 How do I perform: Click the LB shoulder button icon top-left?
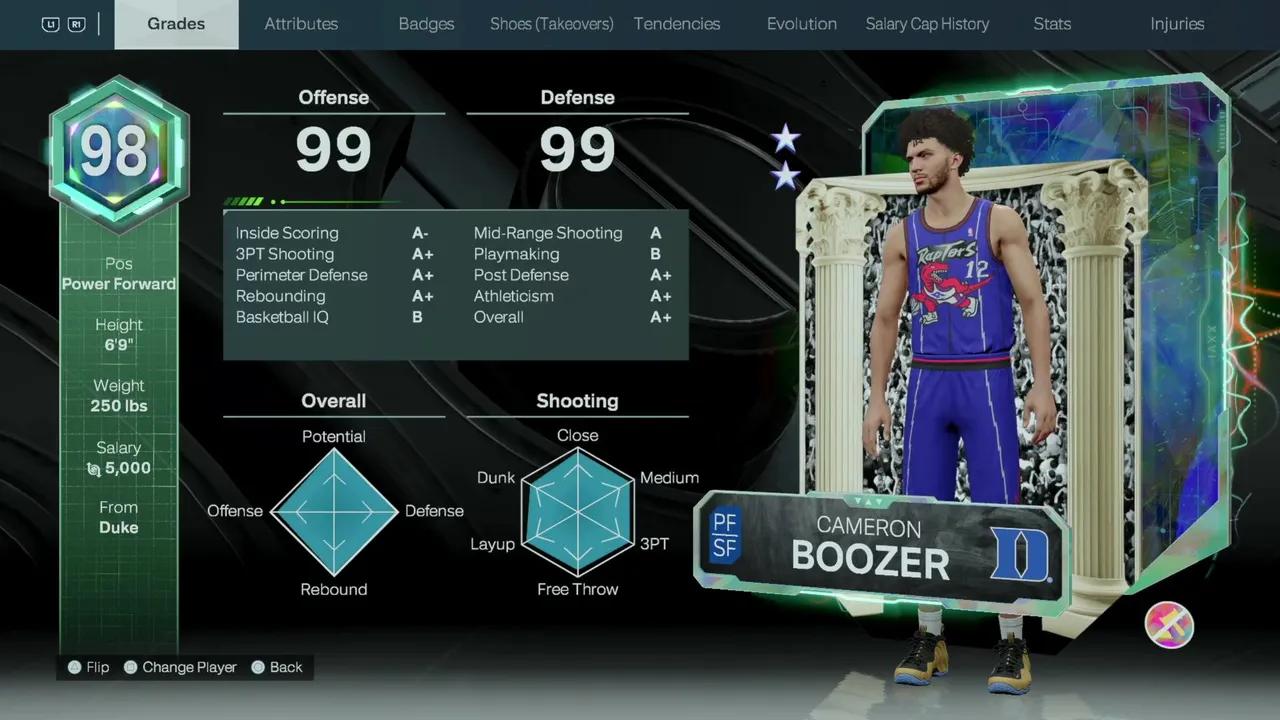point(49,23)
